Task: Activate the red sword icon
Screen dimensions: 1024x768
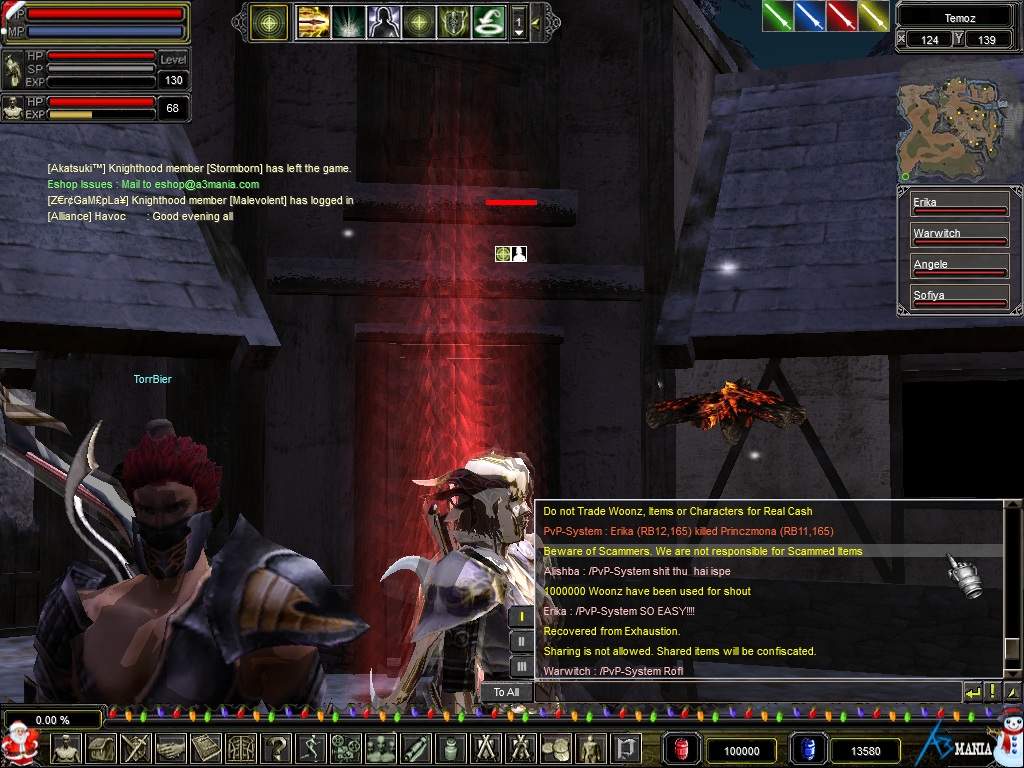Action: coord(841,16)
